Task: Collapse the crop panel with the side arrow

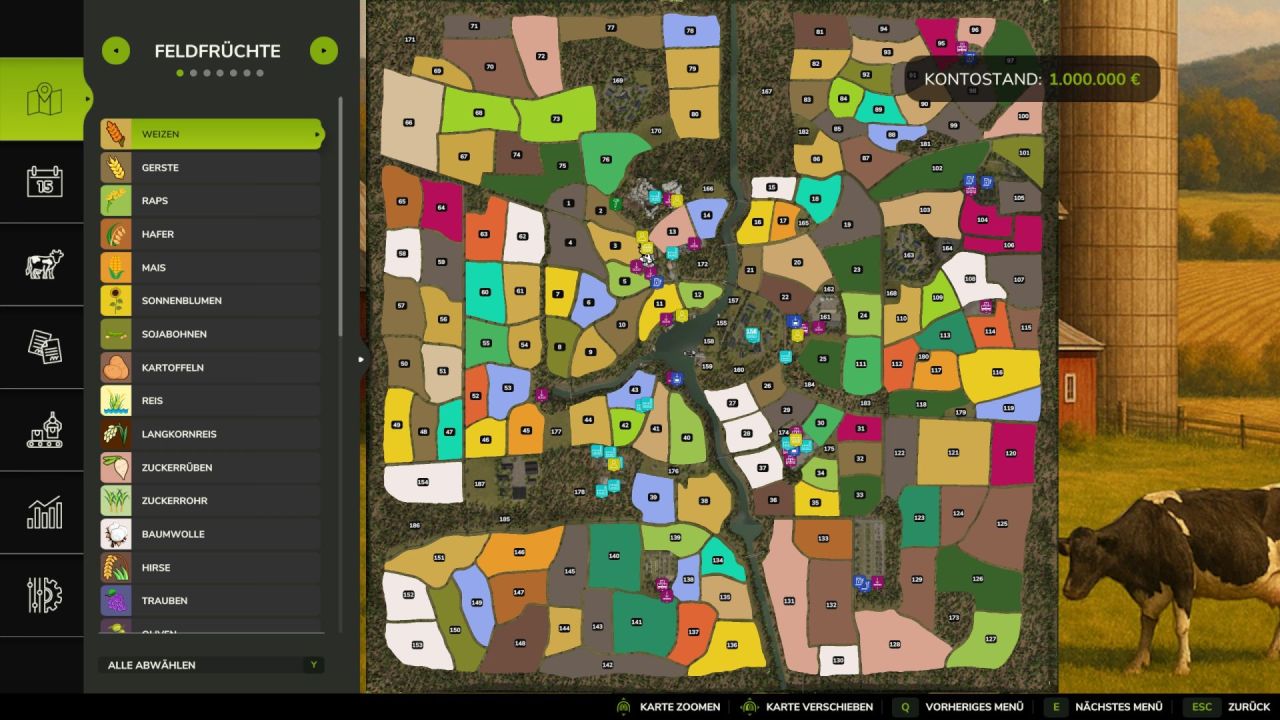Action: [x=360, y=358]
